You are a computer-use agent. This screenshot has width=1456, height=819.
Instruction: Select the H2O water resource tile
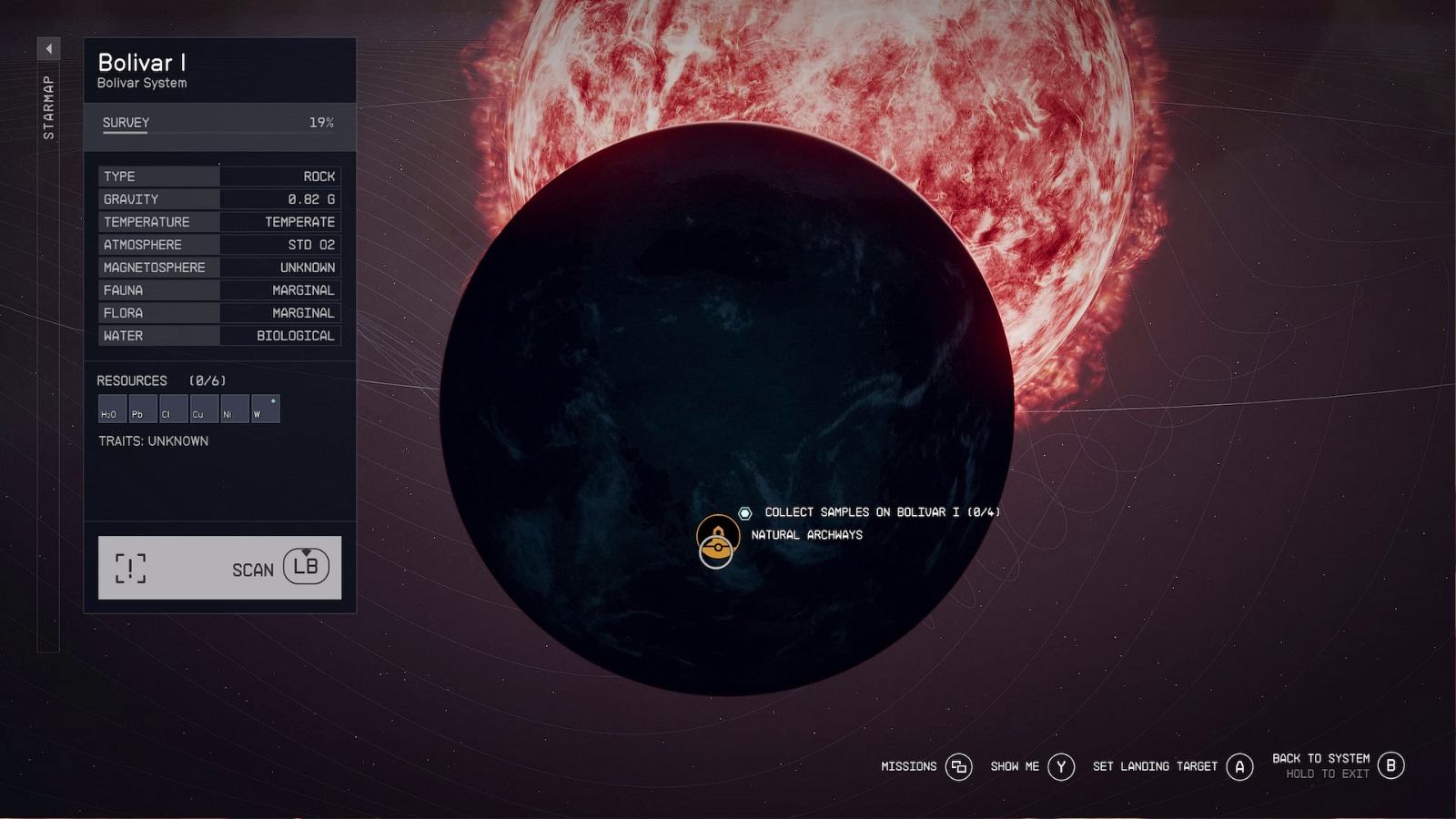[112, 409]
